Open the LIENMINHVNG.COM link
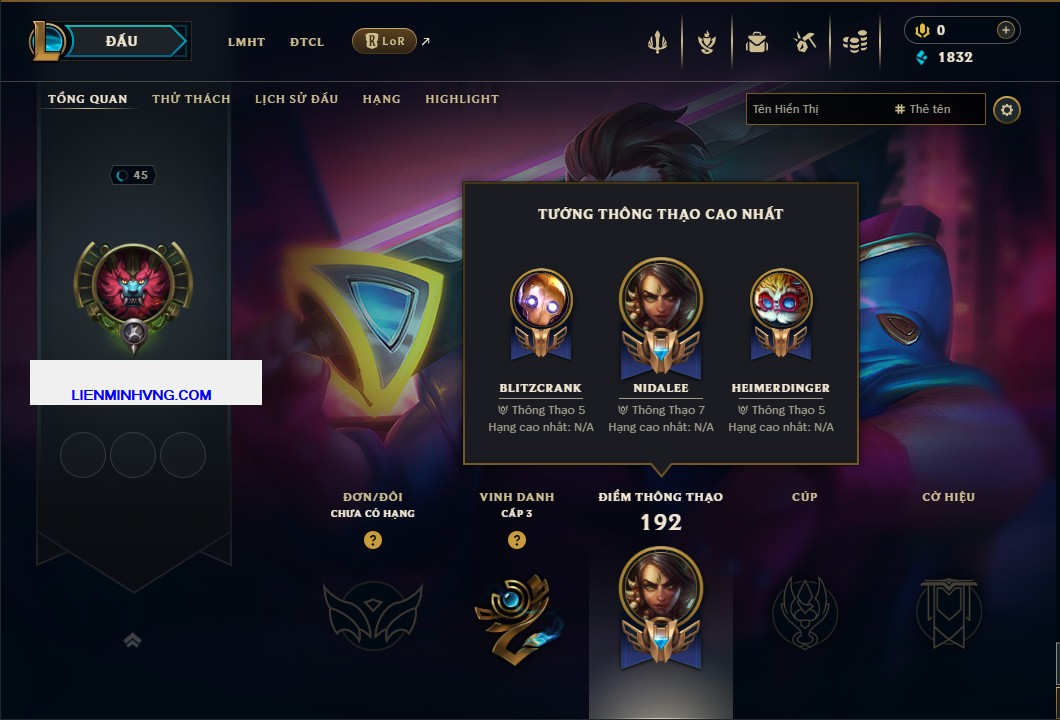Viewport: 1060px width, 720px height. pos(142,395)
